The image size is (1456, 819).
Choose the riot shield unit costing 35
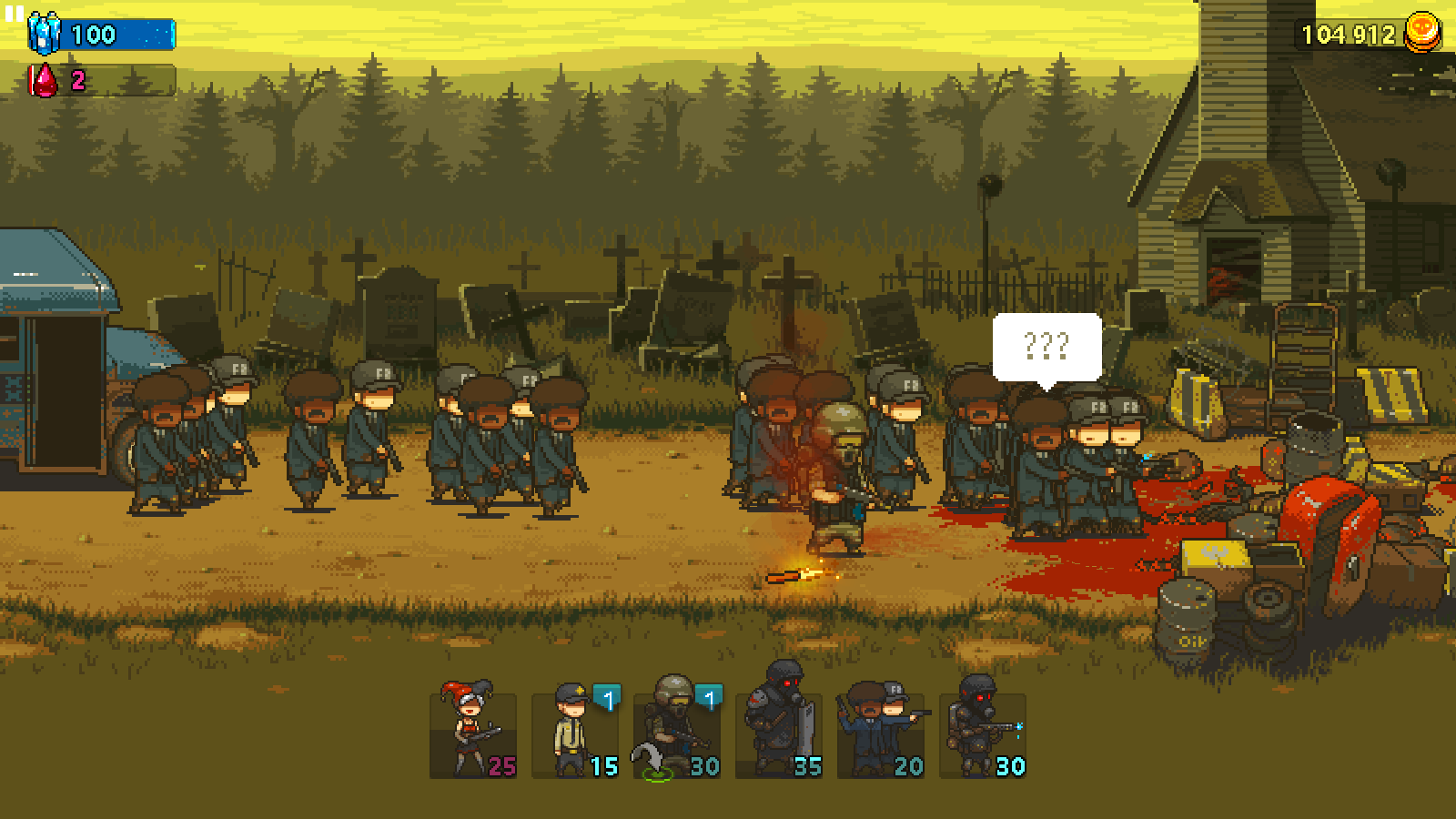coord(779,733)
